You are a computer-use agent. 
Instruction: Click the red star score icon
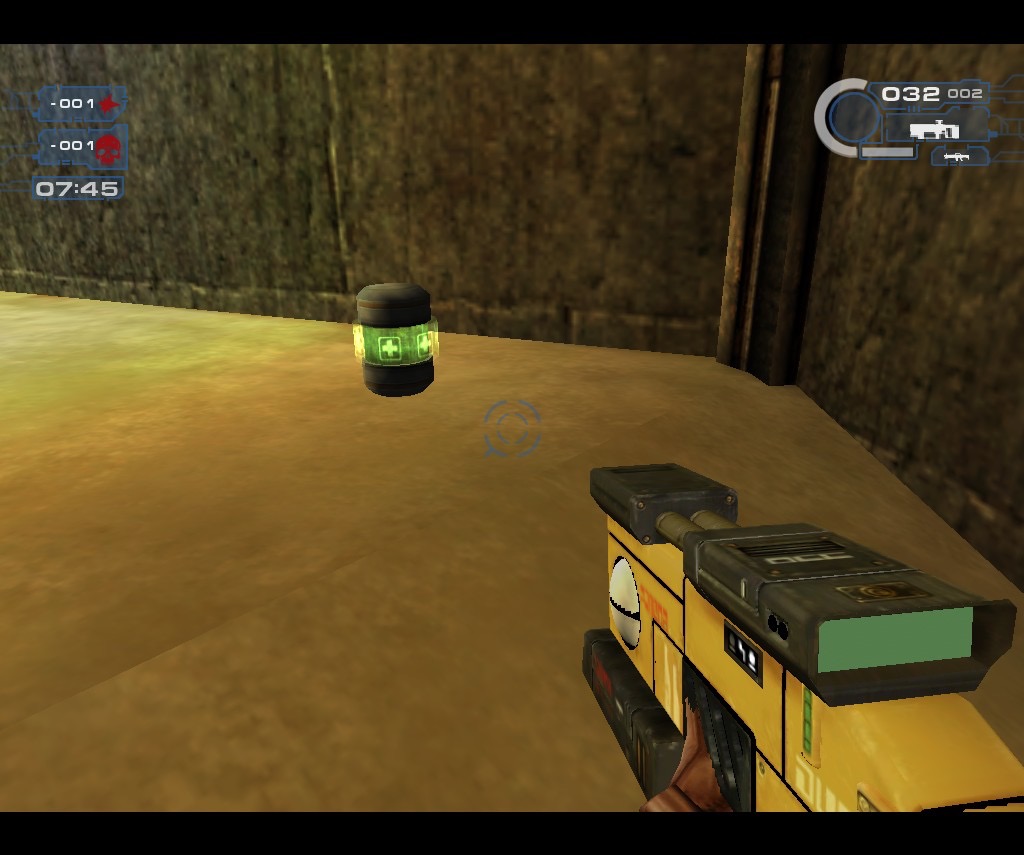tap(108, 104)
